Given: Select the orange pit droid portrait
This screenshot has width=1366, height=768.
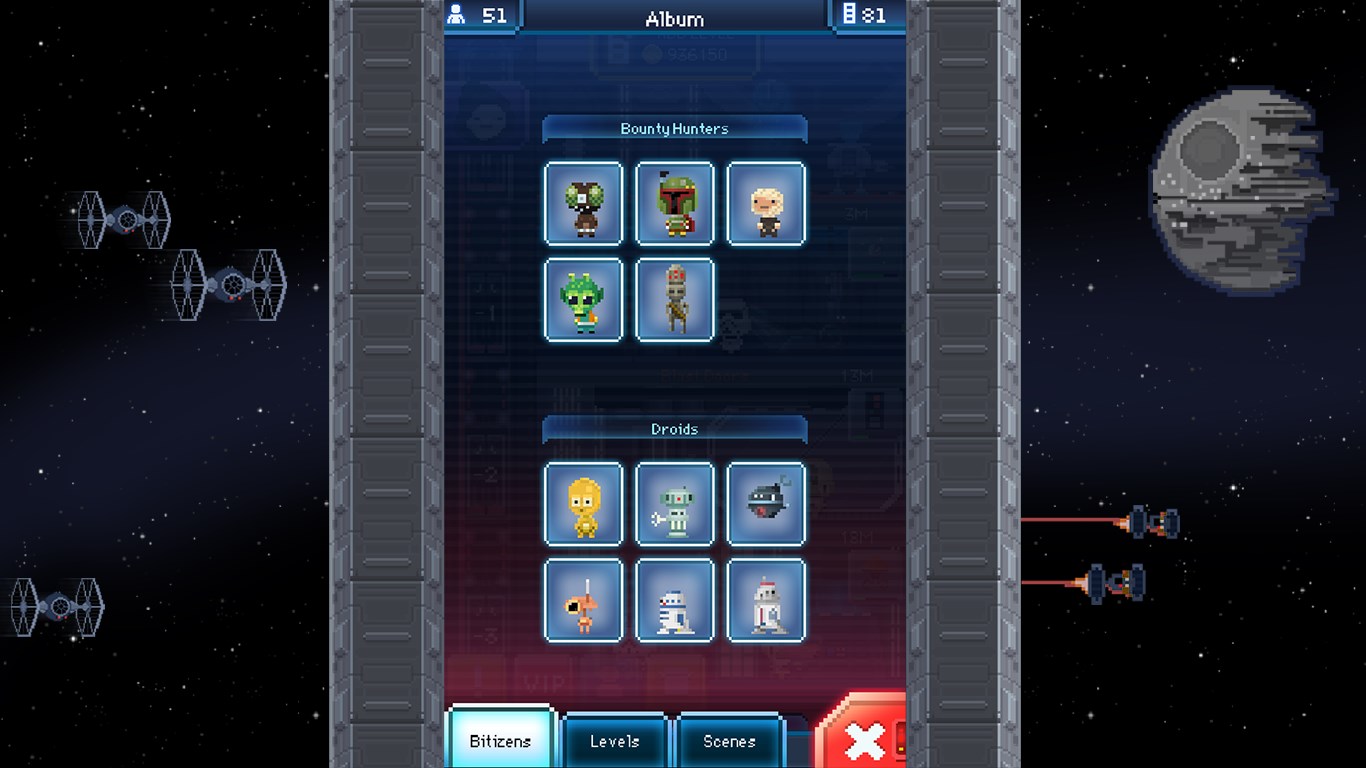Looking at the screenshot, I should [583, 600].
